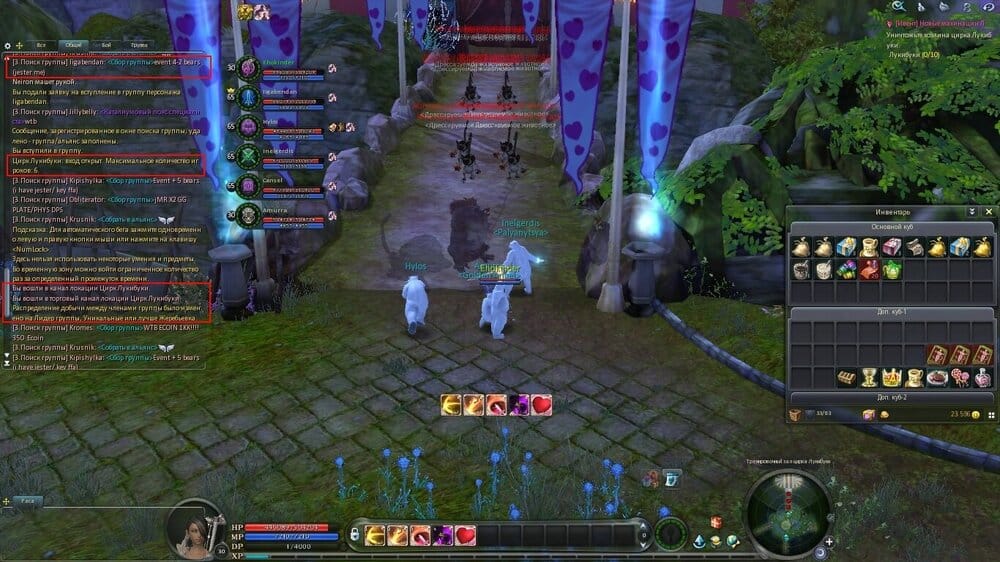Use the green potion flask in inventory
Viewport: 1000px width, 562px height.
click(x=891, y=269)
